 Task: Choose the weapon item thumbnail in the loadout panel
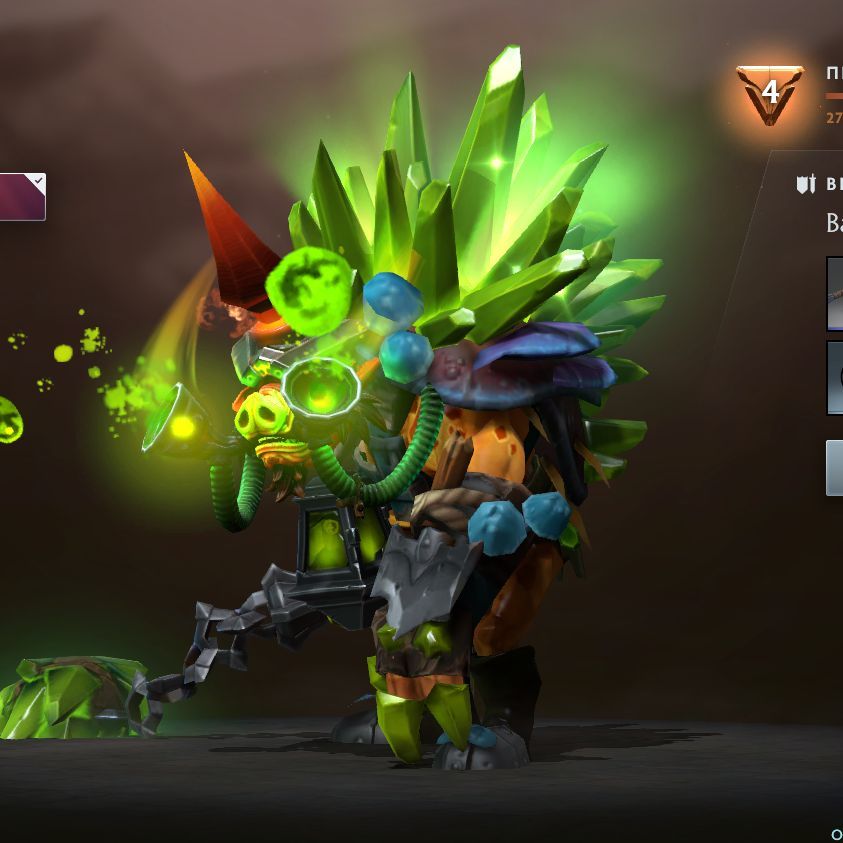click(x=835, y=293)
